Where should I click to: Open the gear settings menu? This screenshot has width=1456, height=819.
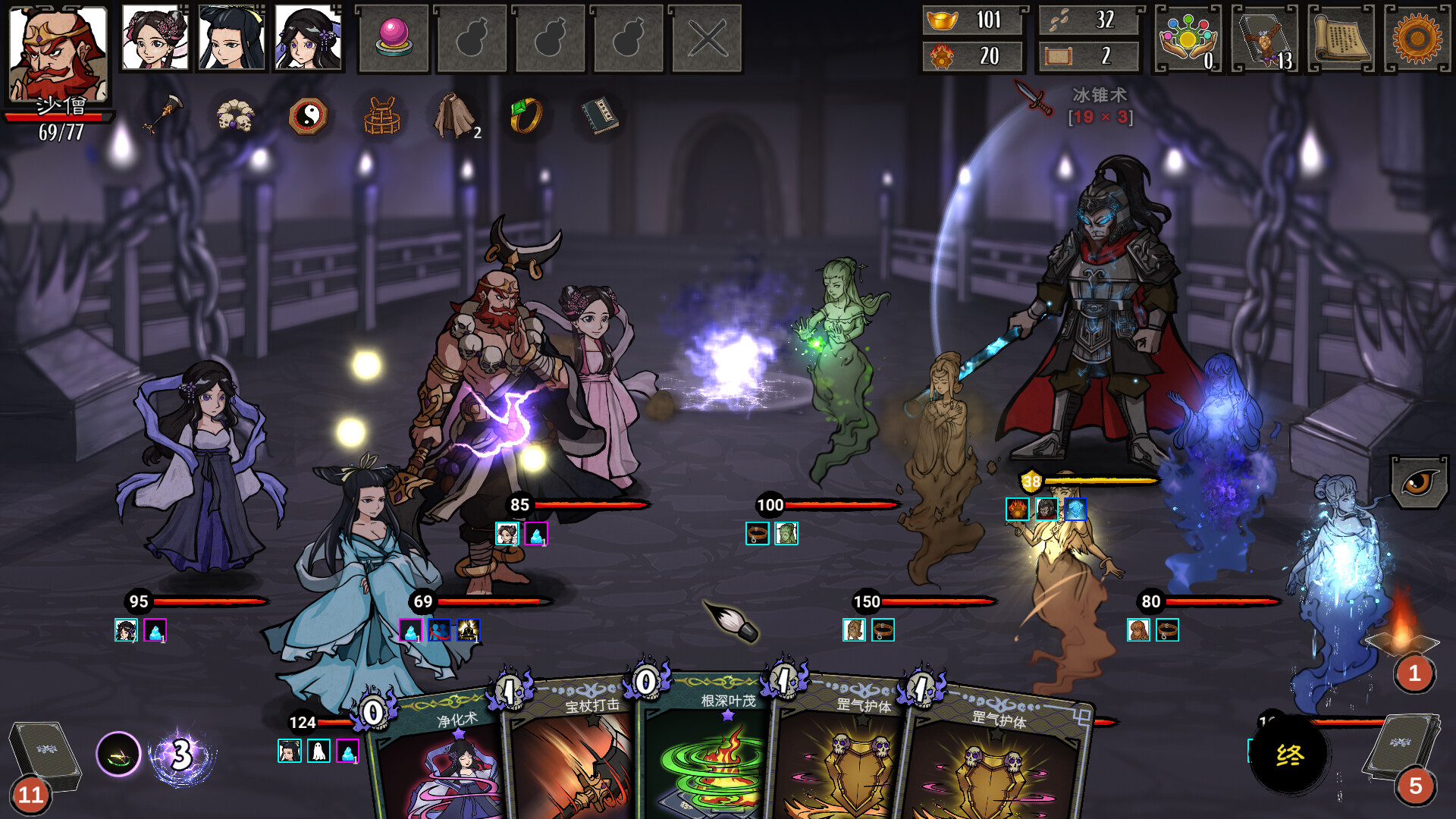point(1417,39)
